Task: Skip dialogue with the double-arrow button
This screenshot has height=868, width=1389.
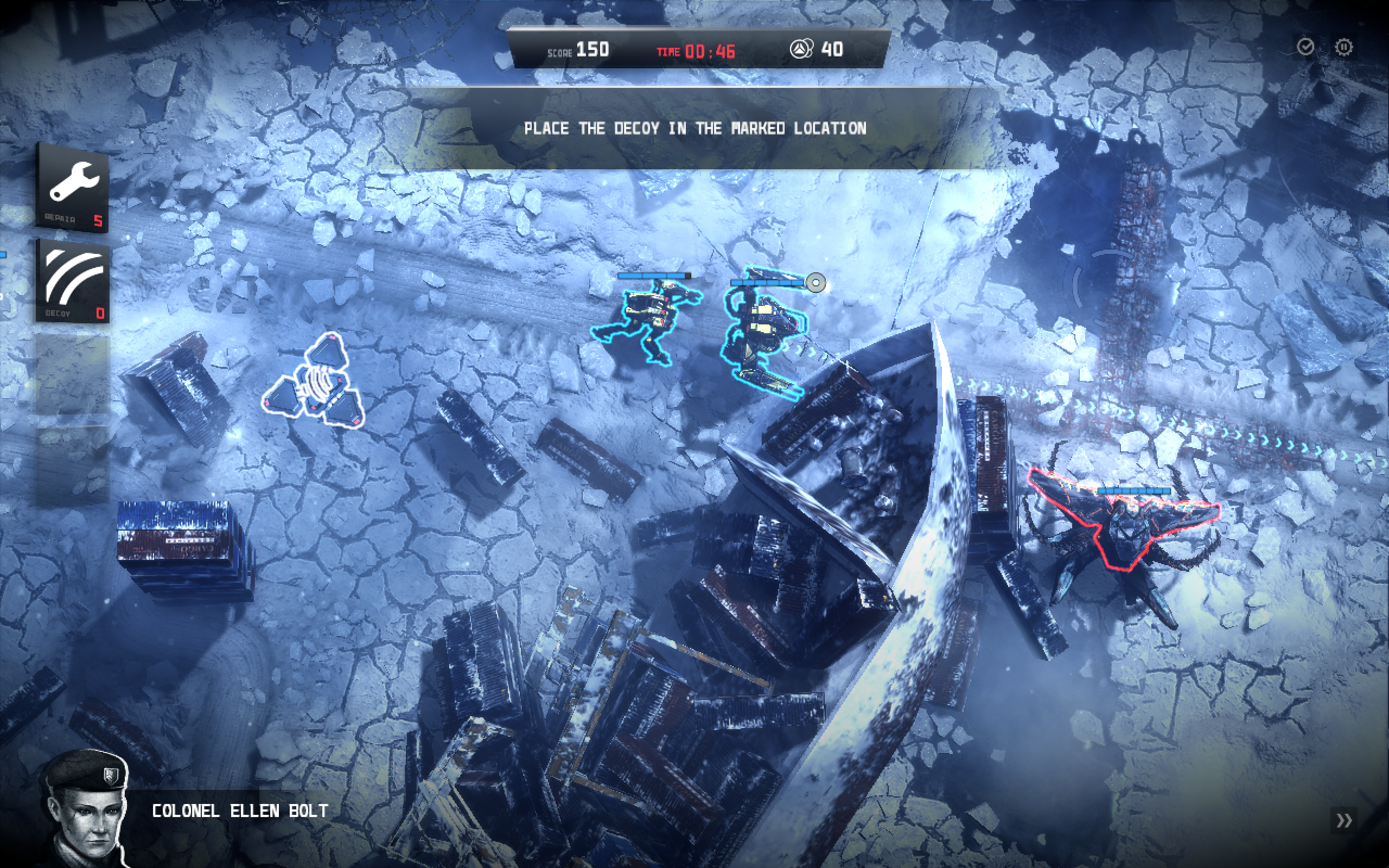Action: 1343,820
